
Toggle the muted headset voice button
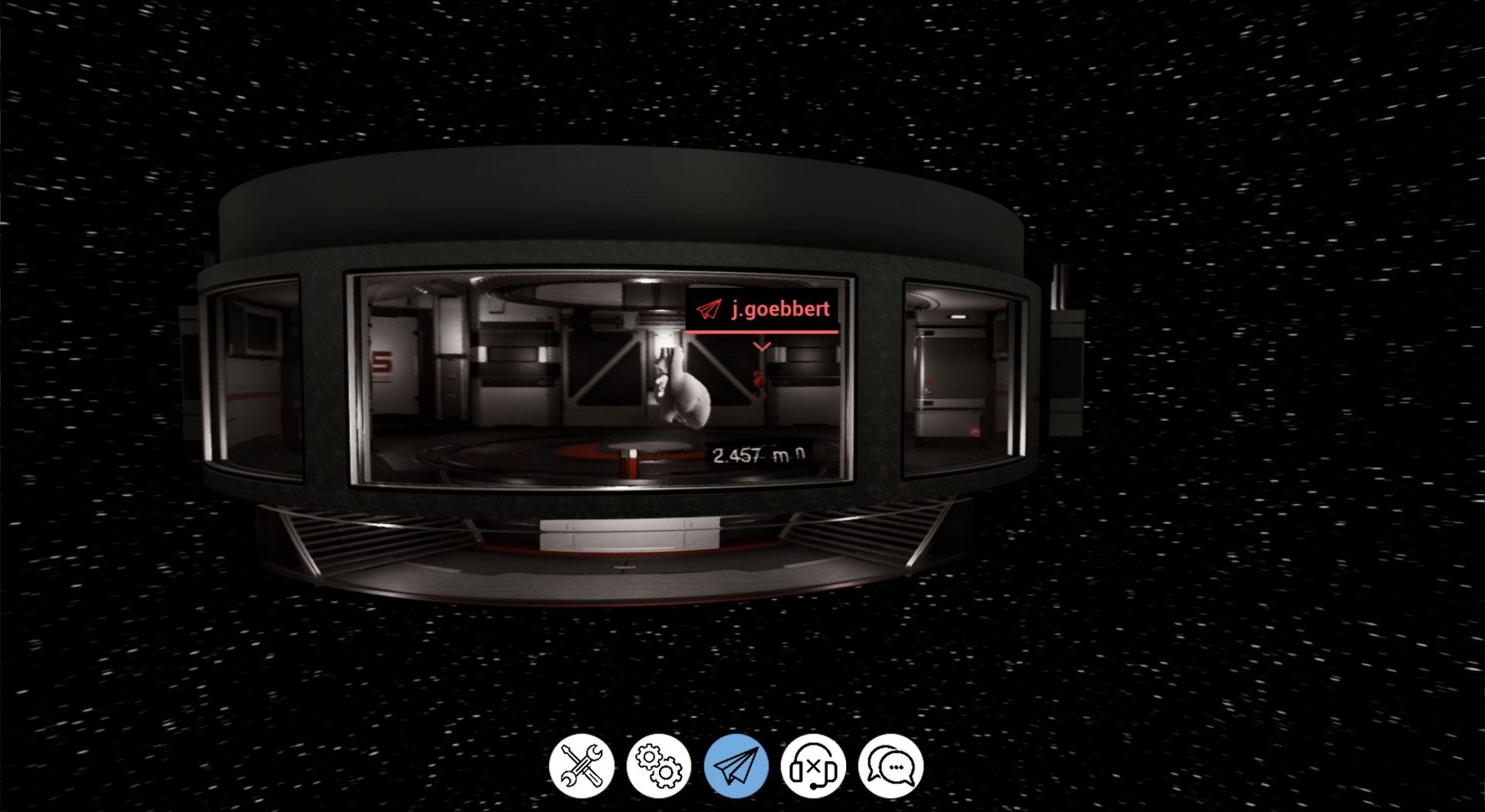click(813, 766)
